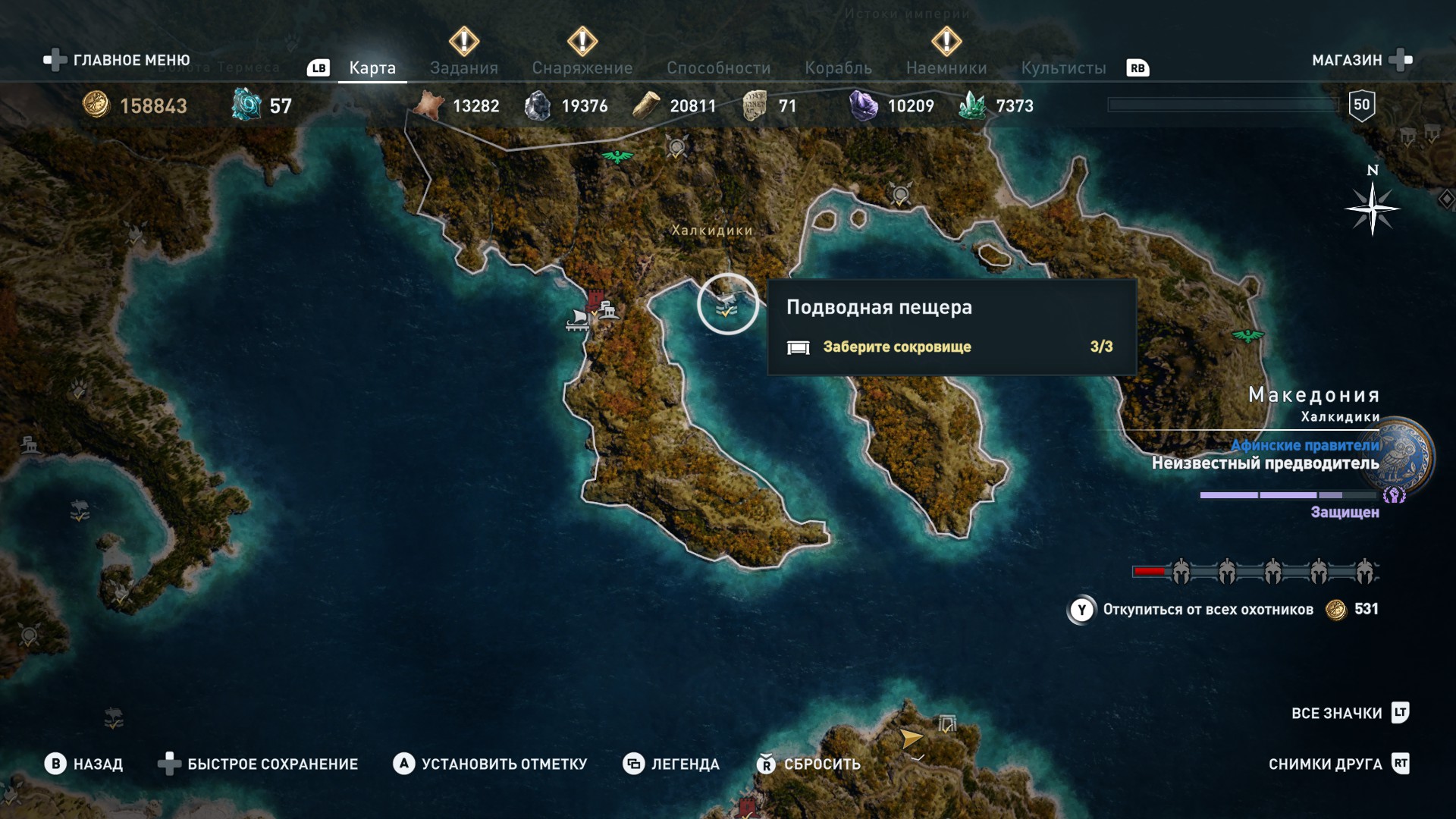Pay off all bounty hunters for 531
Screen dimensions: 1456x819
pyautogui.click(x=1221, y=610)
